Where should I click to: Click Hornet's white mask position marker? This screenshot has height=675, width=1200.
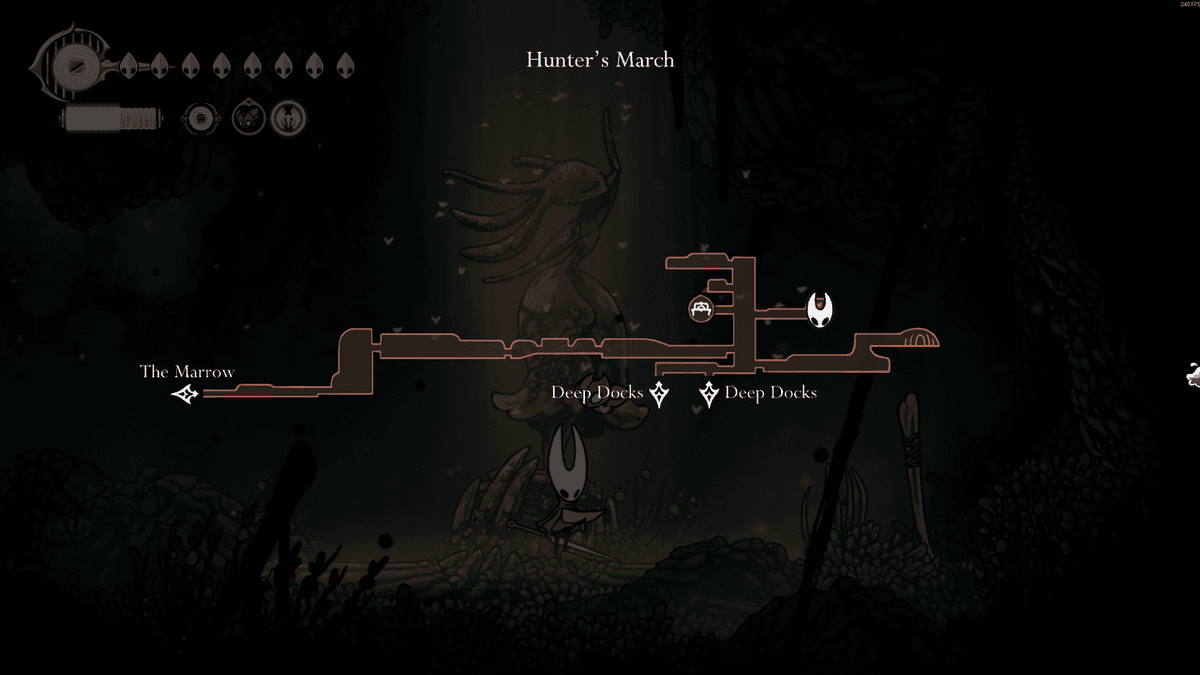820,310
